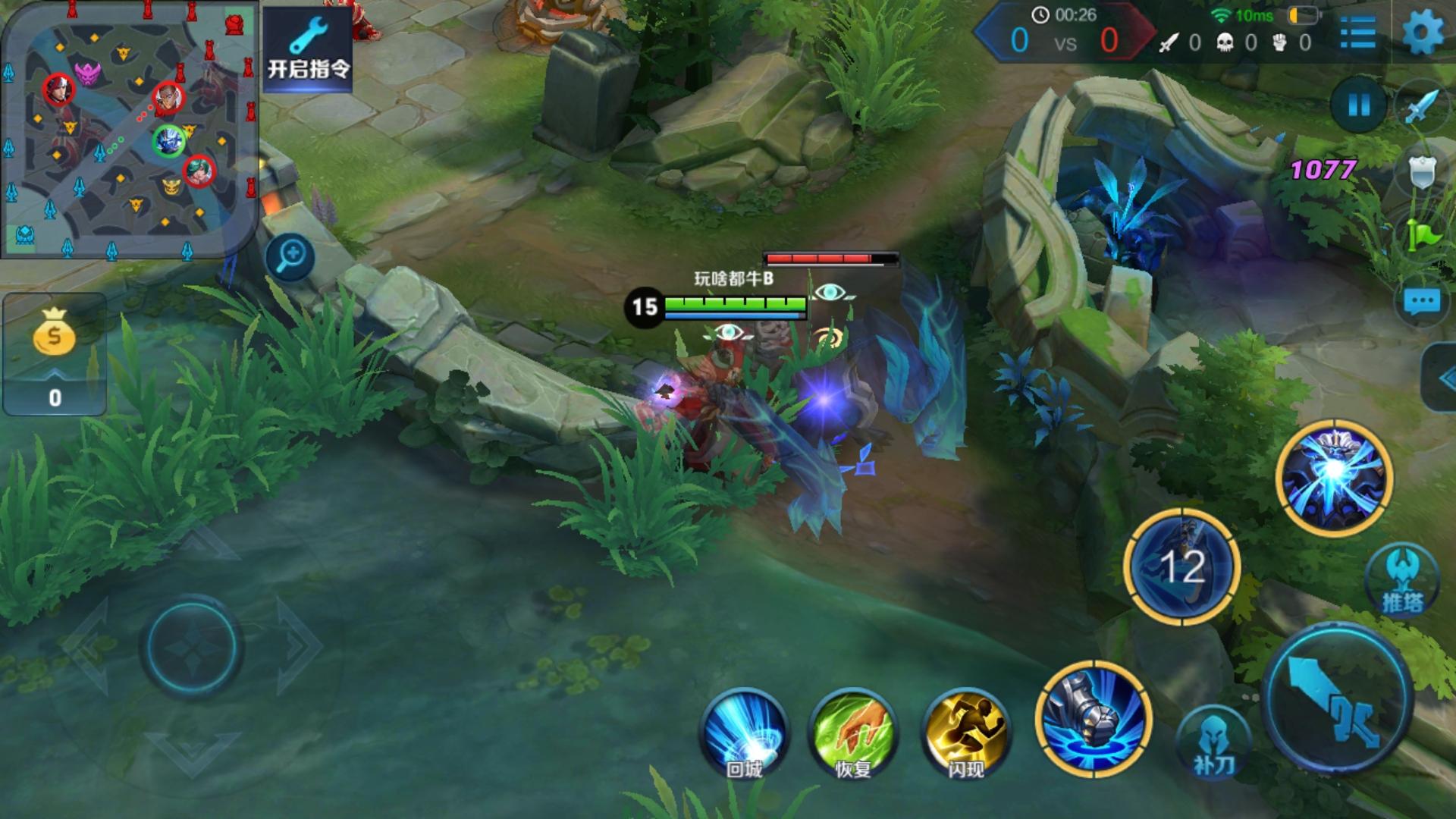Send the sword attack signal

(x=1423, y=106)
